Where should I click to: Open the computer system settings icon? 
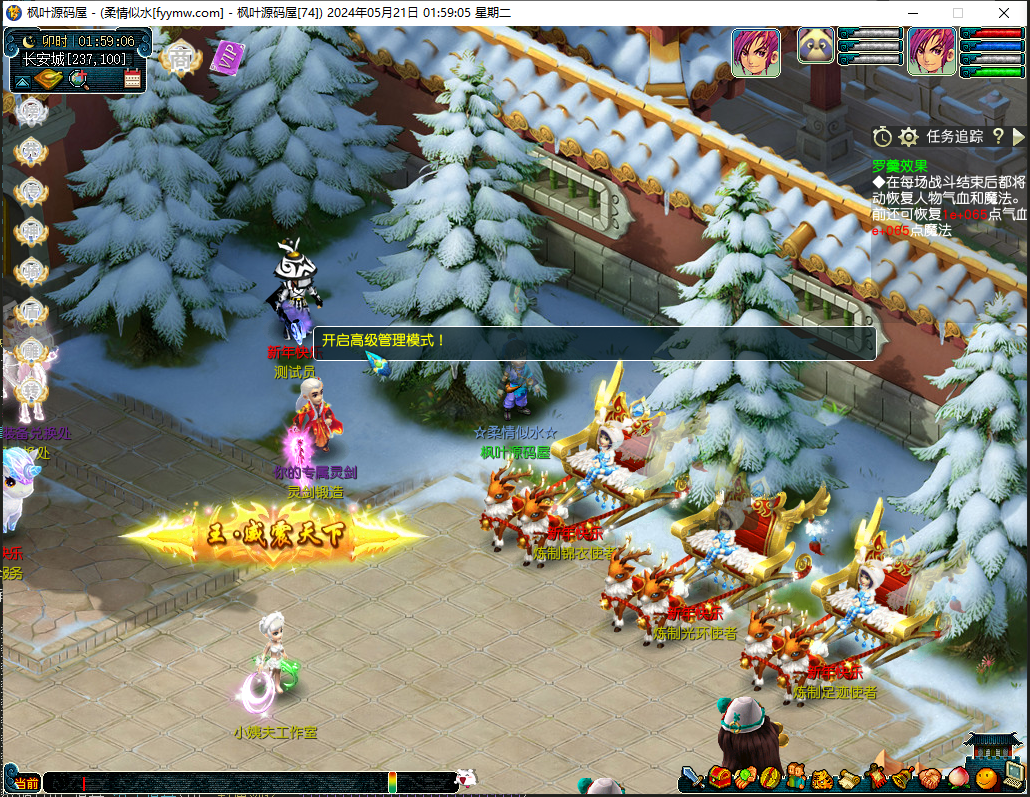pyautogui.click(x=1014, y=772)
